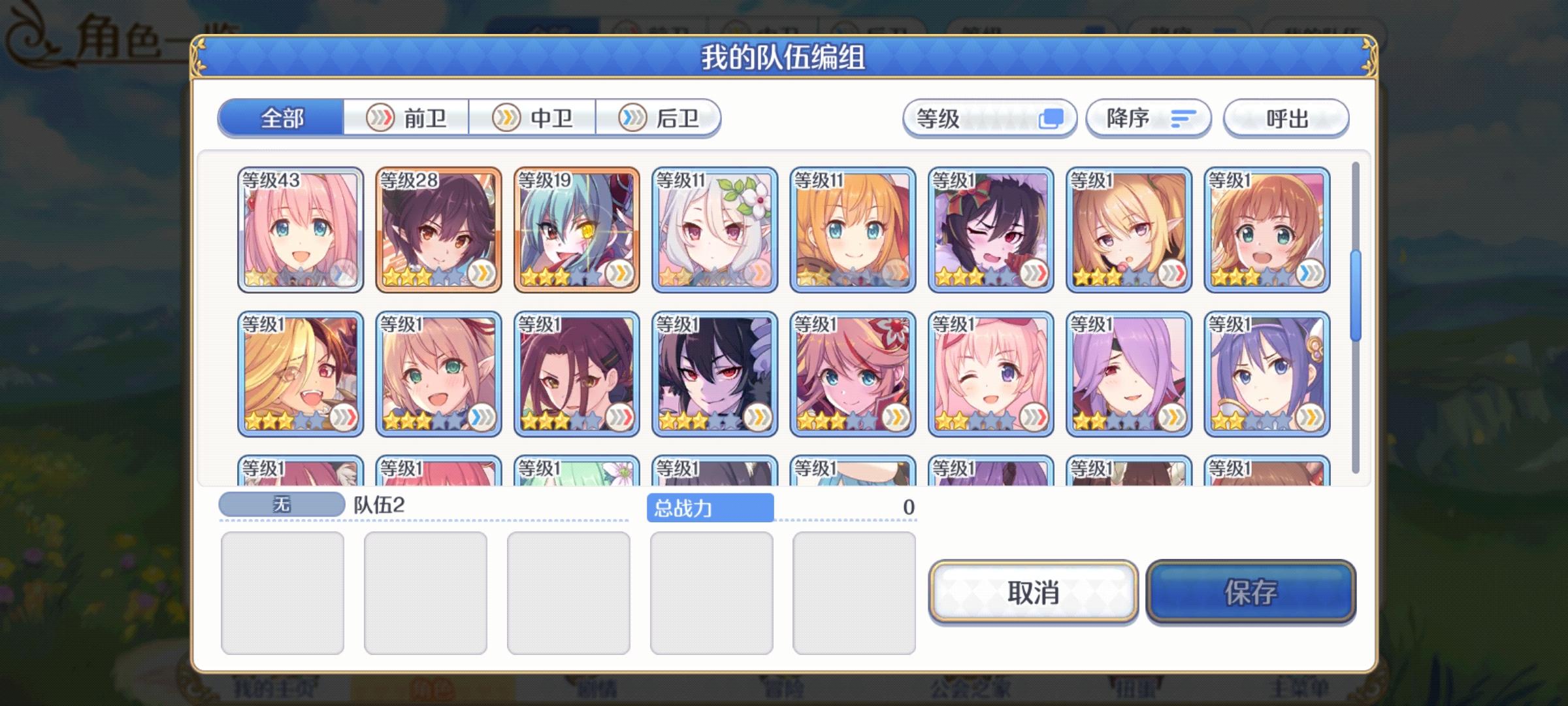The height and width of the screenshot is (706, 1568).
Task: Open the 呼出 call-out option
Action: tap(1285, 118)
